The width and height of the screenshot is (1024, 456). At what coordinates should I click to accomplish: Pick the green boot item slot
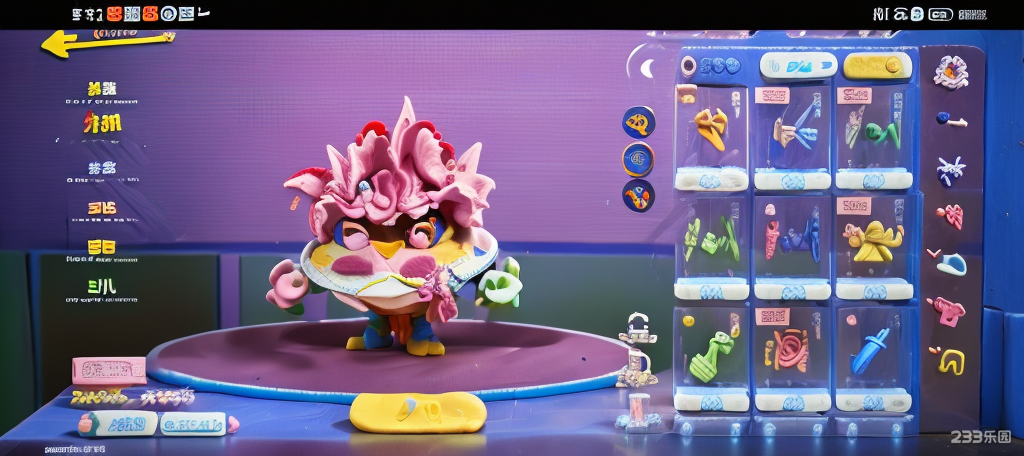tap(711, 350)
